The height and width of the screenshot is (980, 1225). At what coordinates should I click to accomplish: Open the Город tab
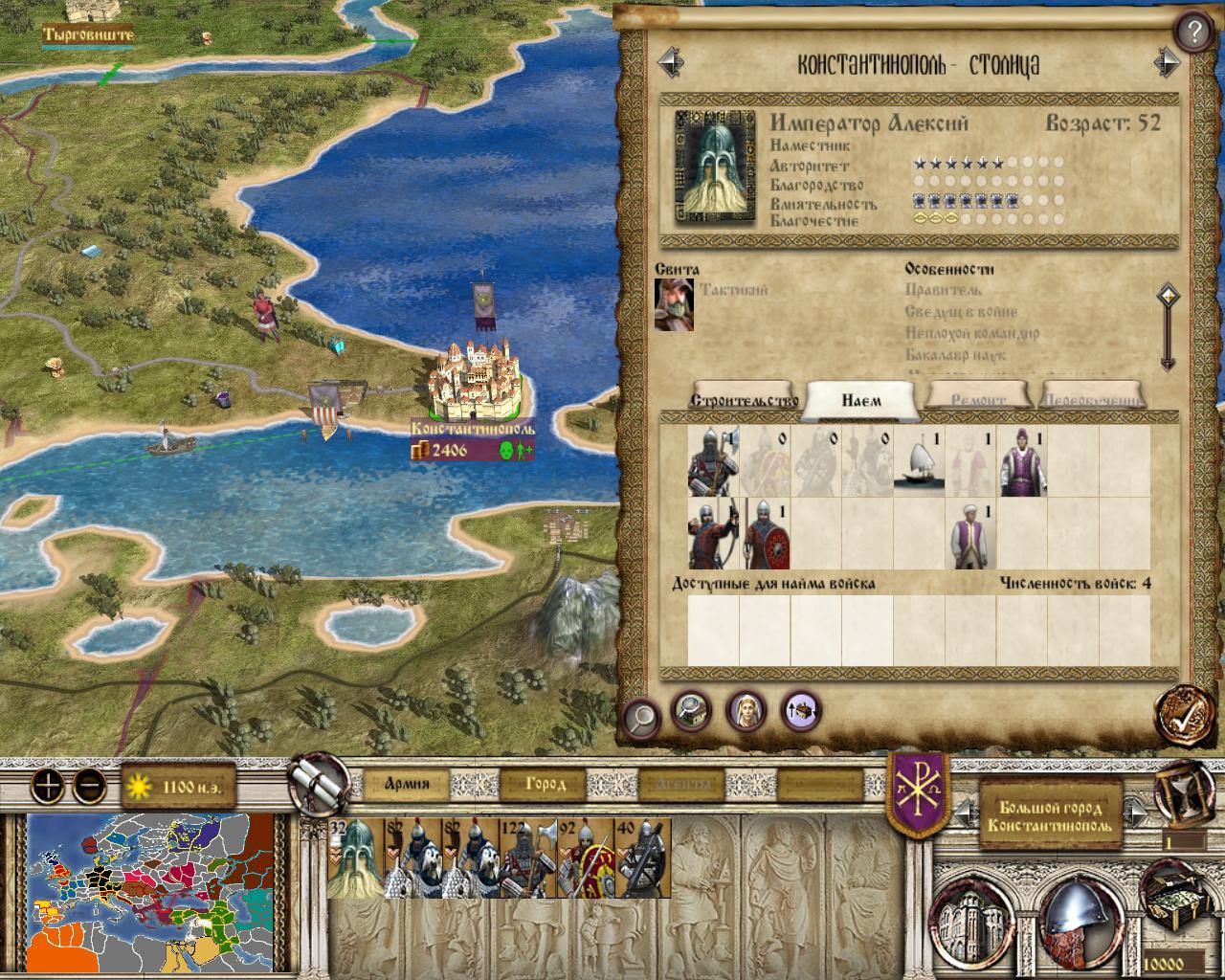(545, 785)
